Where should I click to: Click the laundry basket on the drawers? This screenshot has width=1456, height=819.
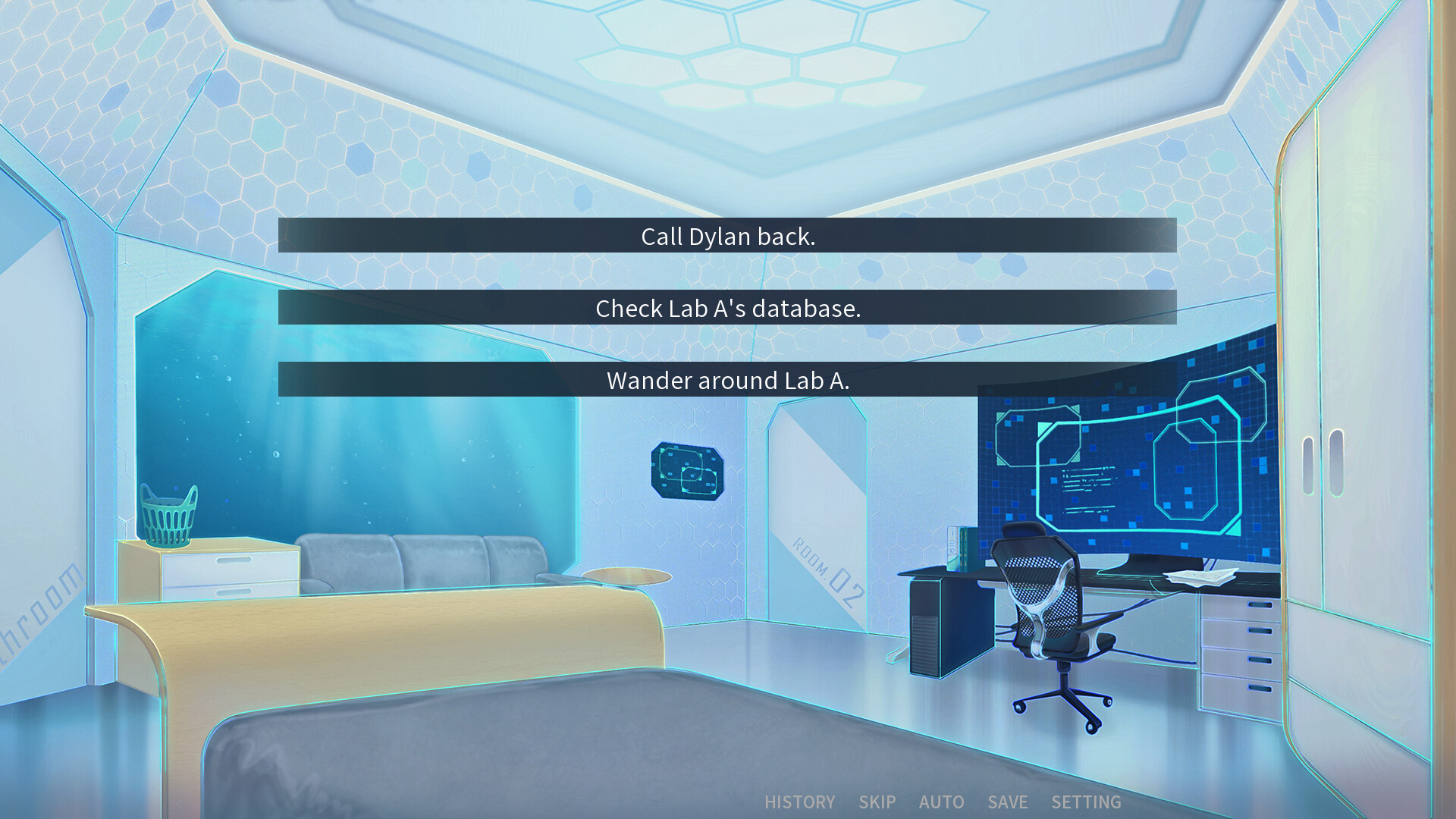(168, 516)
